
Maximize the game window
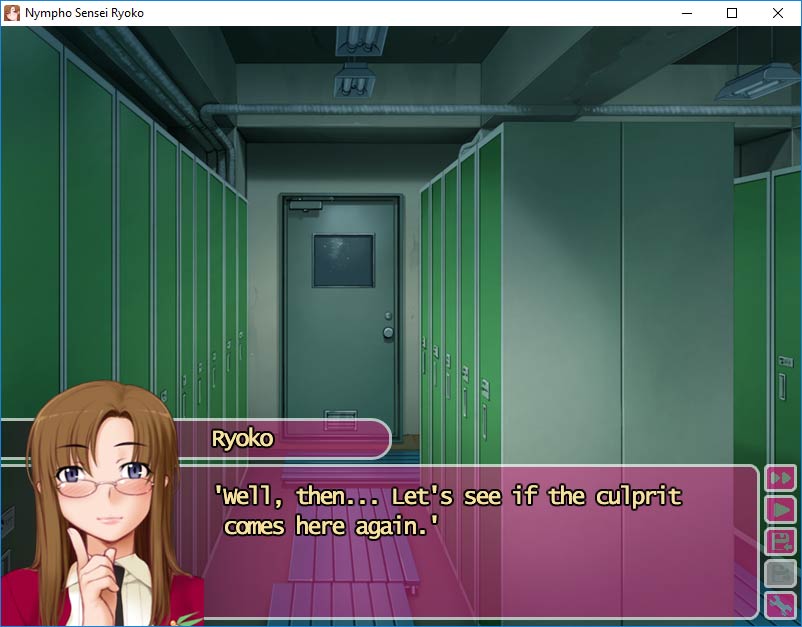(x=732, y=13)
